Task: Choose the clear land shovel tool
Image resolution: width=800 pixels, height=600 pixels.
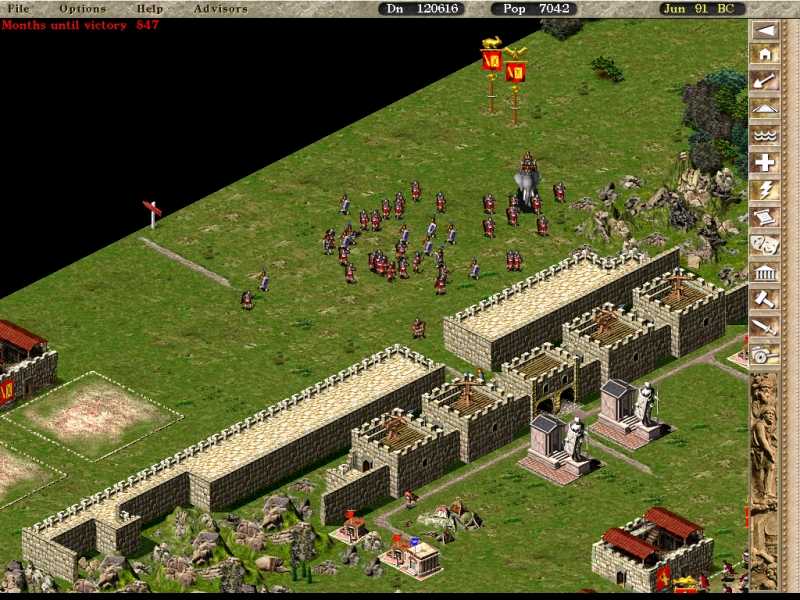Action: 764,82
